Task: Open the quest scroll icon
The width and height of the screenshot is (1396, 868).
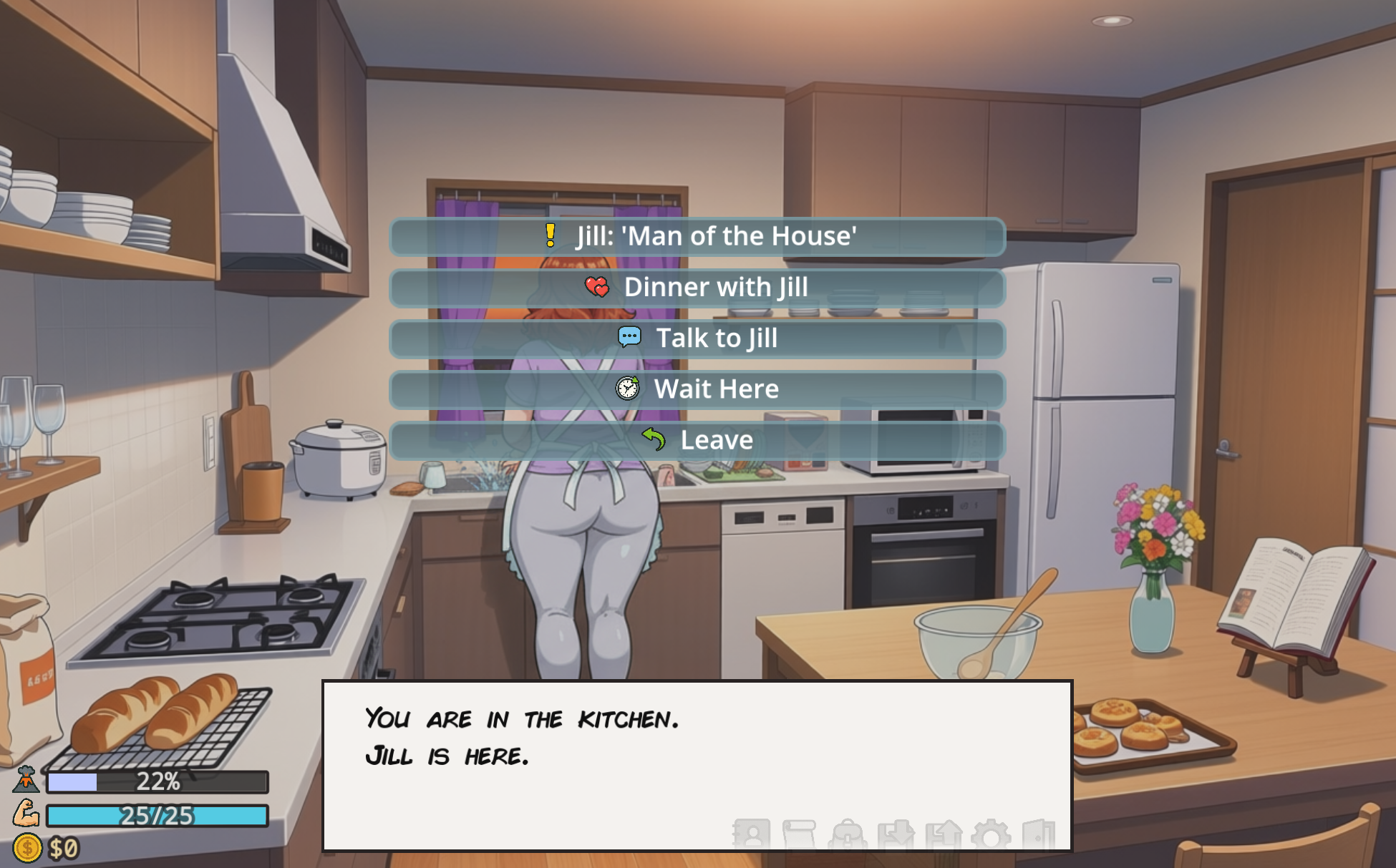Action: pos(800,834)
